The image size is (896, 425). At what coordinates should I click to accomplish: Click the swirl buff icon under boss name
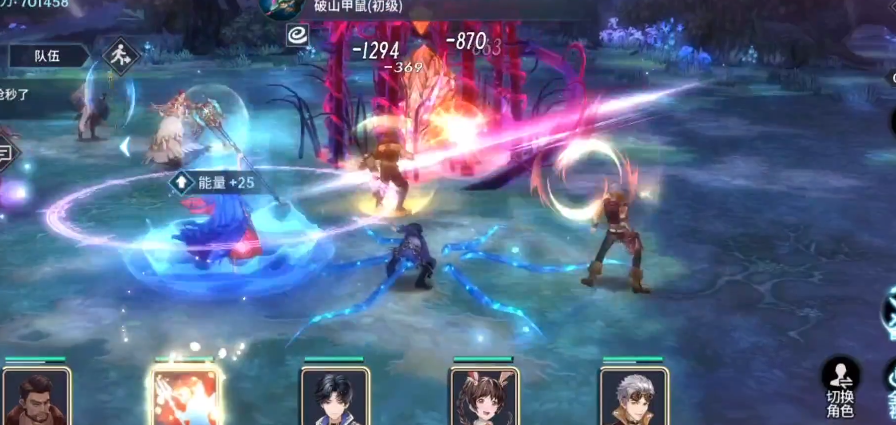tap(297, 36)
